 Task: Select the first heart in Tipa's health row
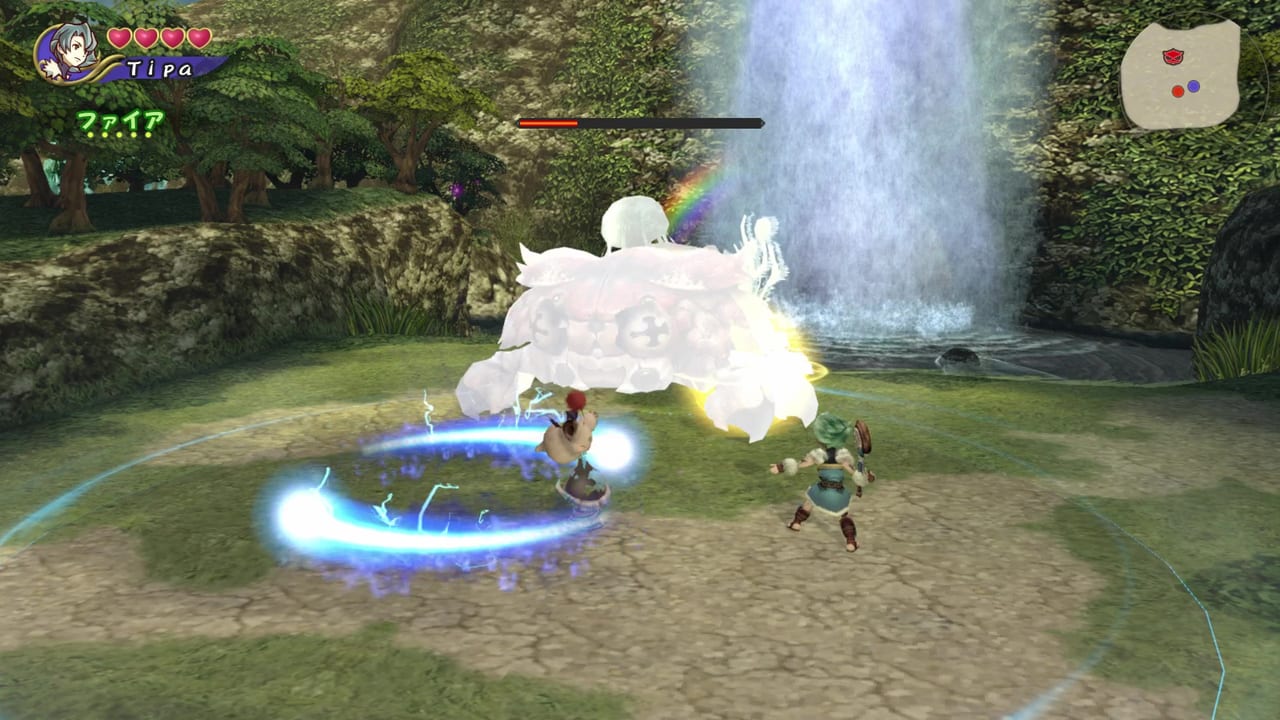[118, 38]
